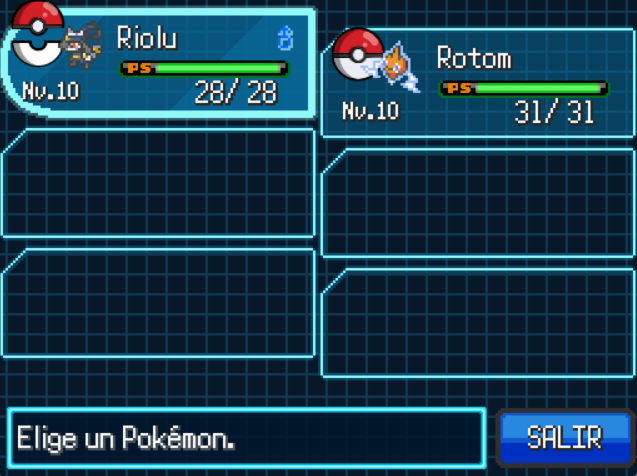This screenshot has width=637, height=476.
Task: Choose Rotom in the party list
Action: (x=478, y=84)
